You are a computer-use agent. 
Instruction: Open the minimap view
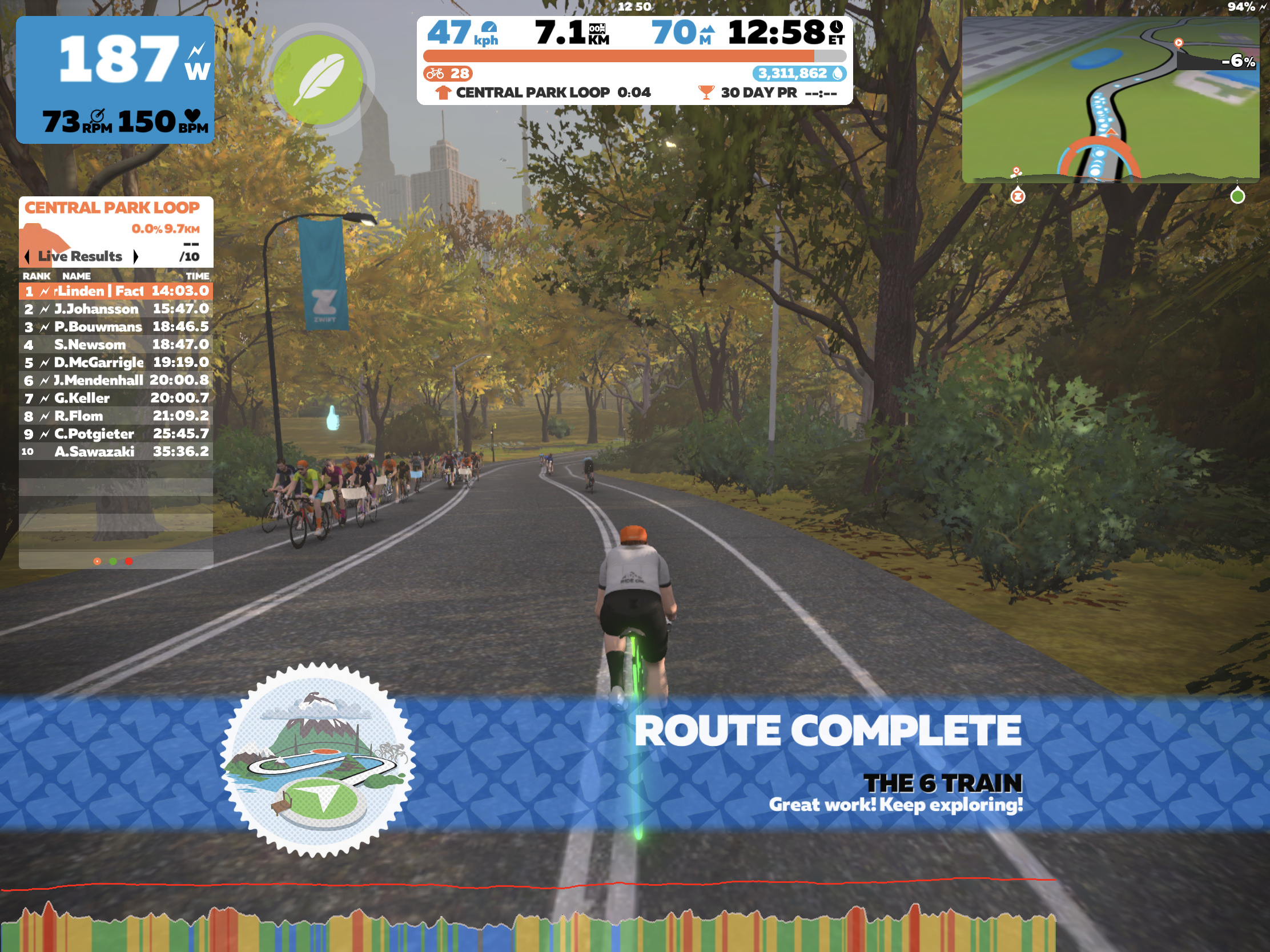[x=1109, y=99]
